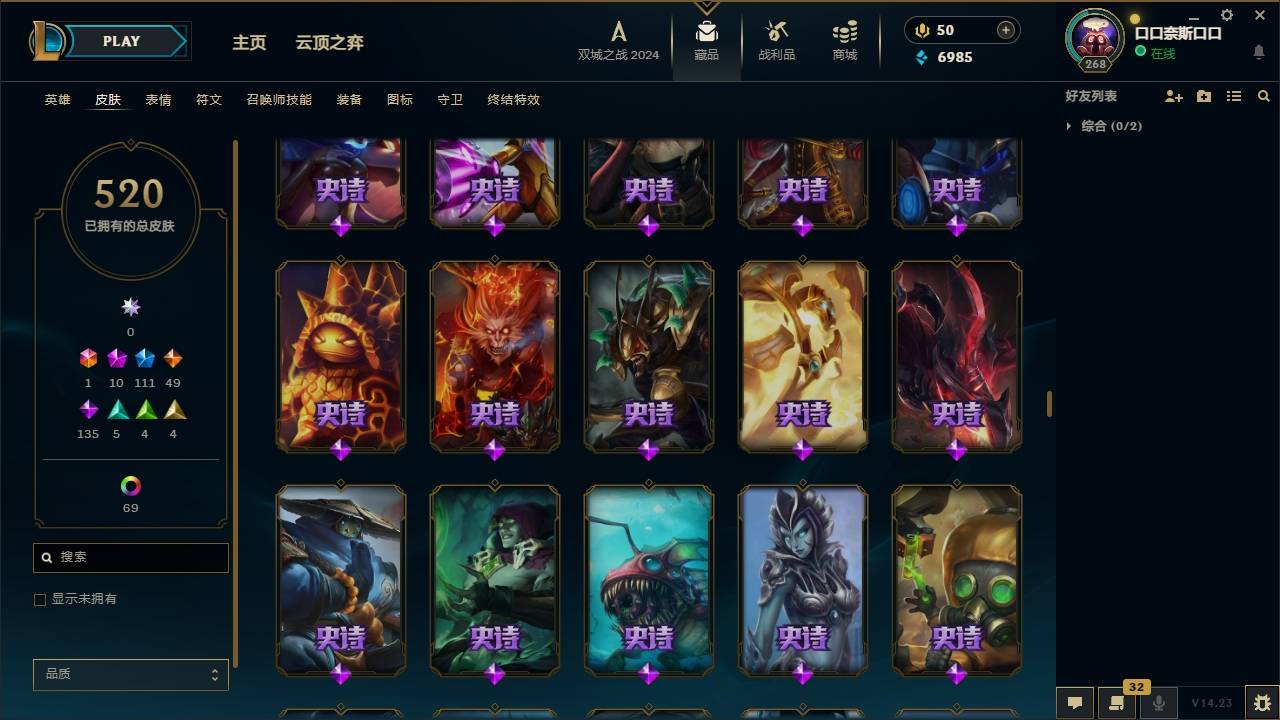
Task: Toggle the orange legendary rarity filter gem
Action: 173,358
